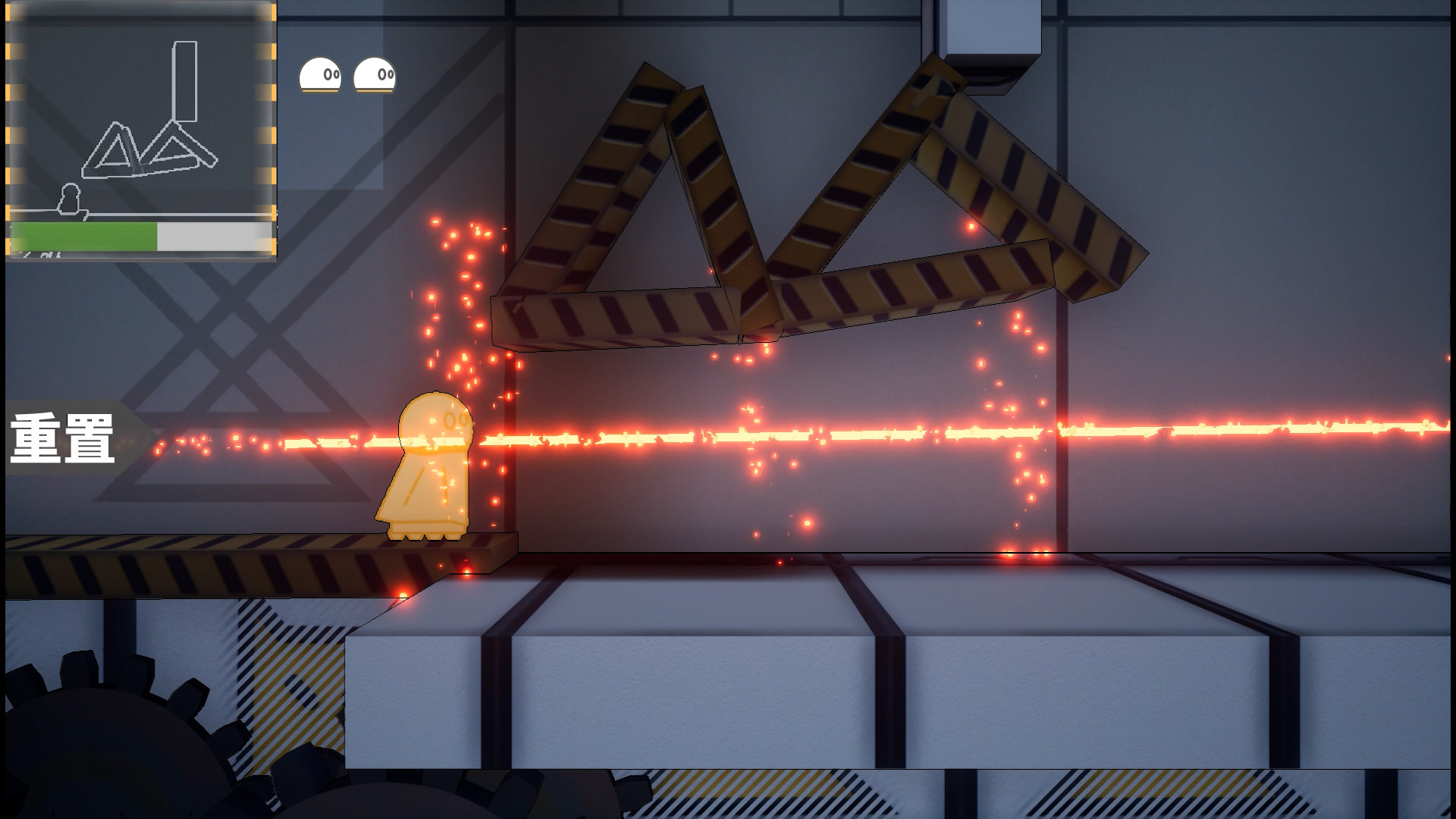The height and width of the screenshot is (819, 1456).
Task: Click the blueprint minimap panel with dashed border
Action: click(140, 129)
